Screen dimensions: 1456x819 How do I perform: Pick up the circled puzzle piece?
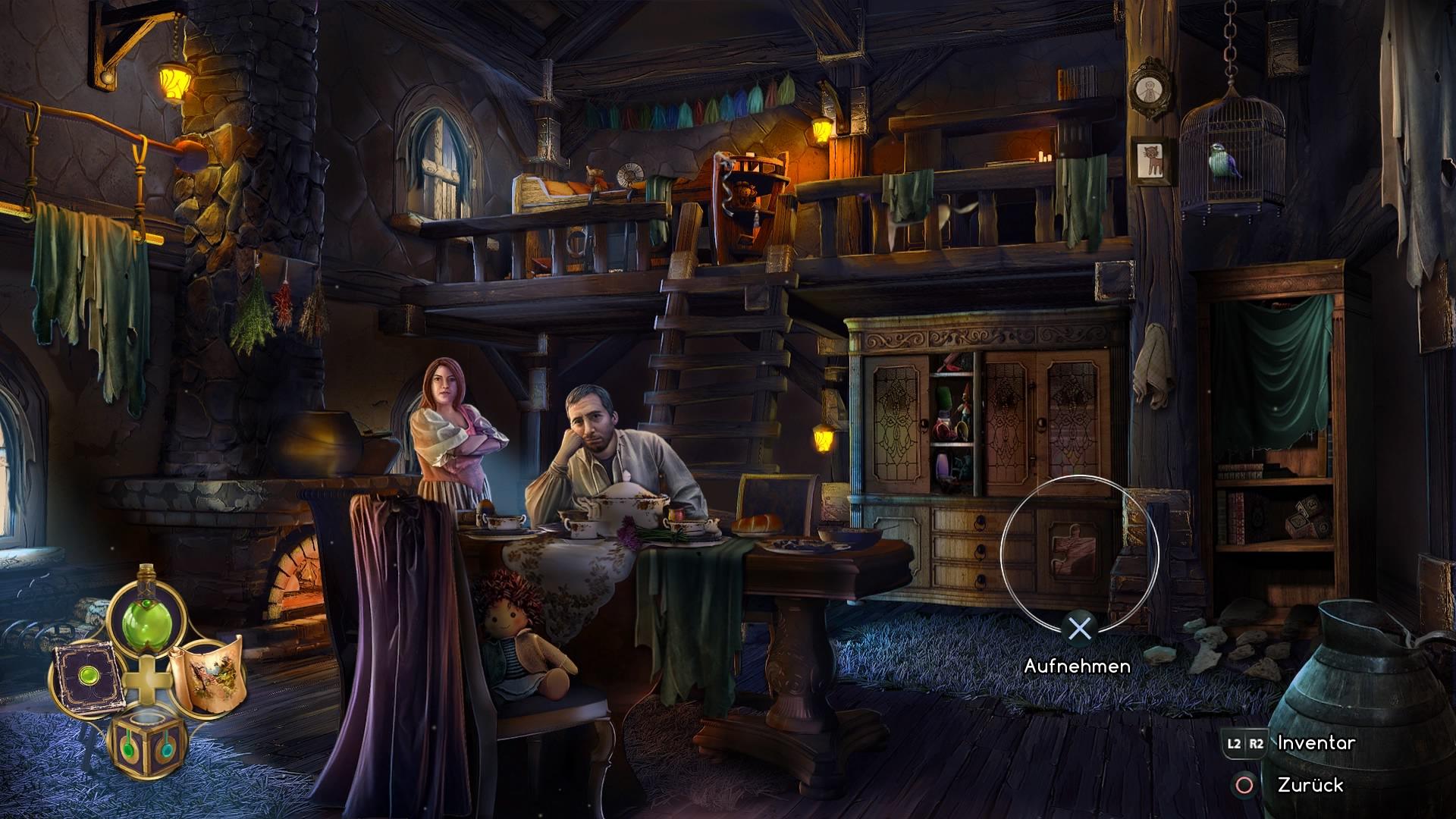[x=1072, y=548]
